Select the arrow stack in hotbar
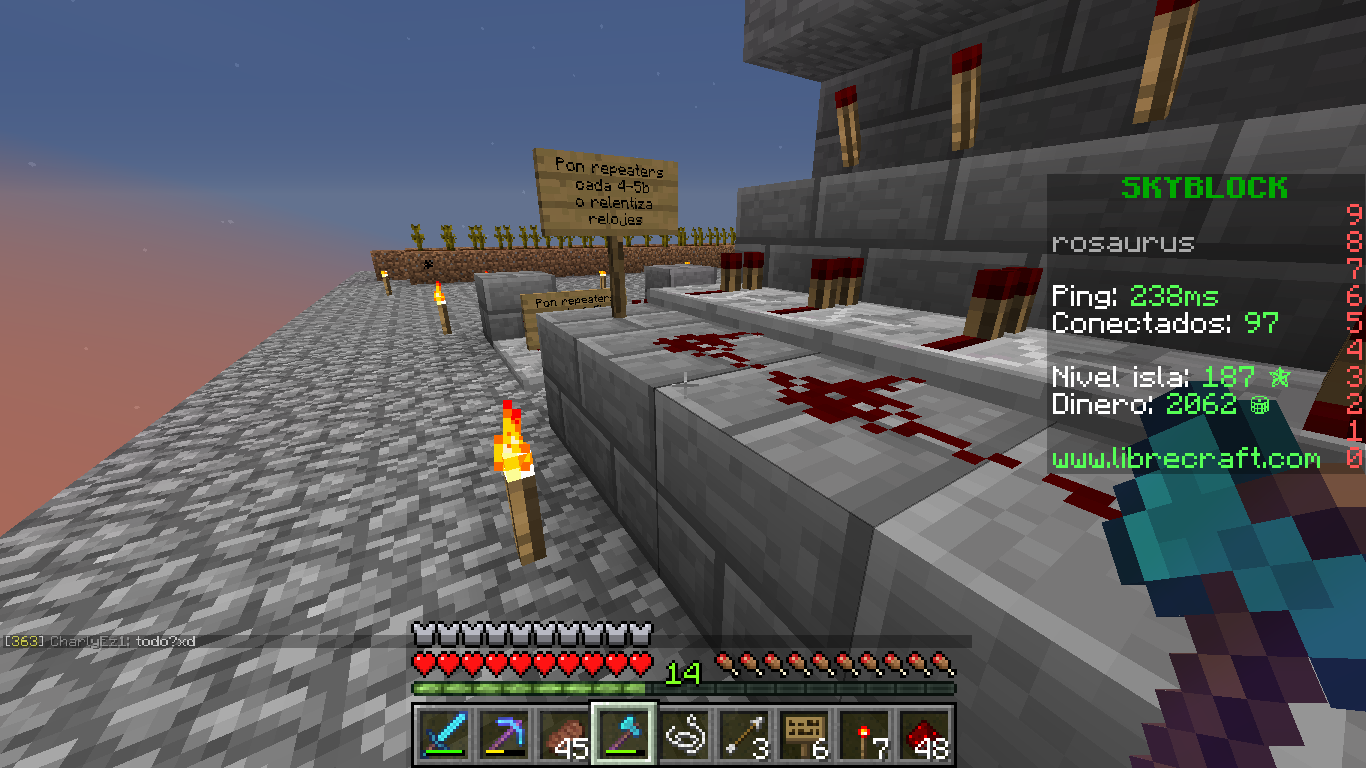Image resolution: width=1366 pixels, height=768 pixels. [x=745, y=735]
